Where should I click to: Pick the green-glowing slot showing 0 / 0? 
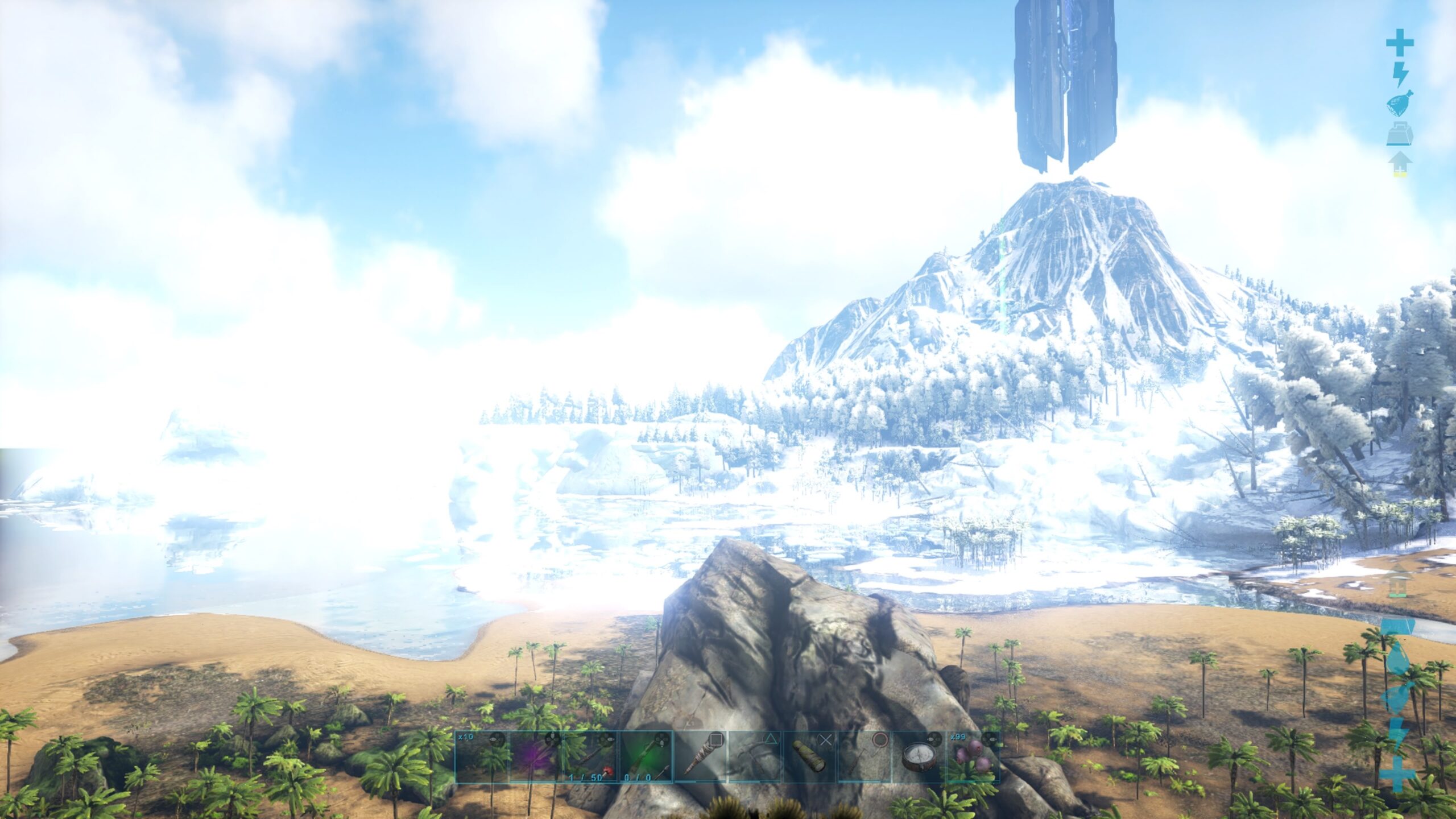(646, 757)
